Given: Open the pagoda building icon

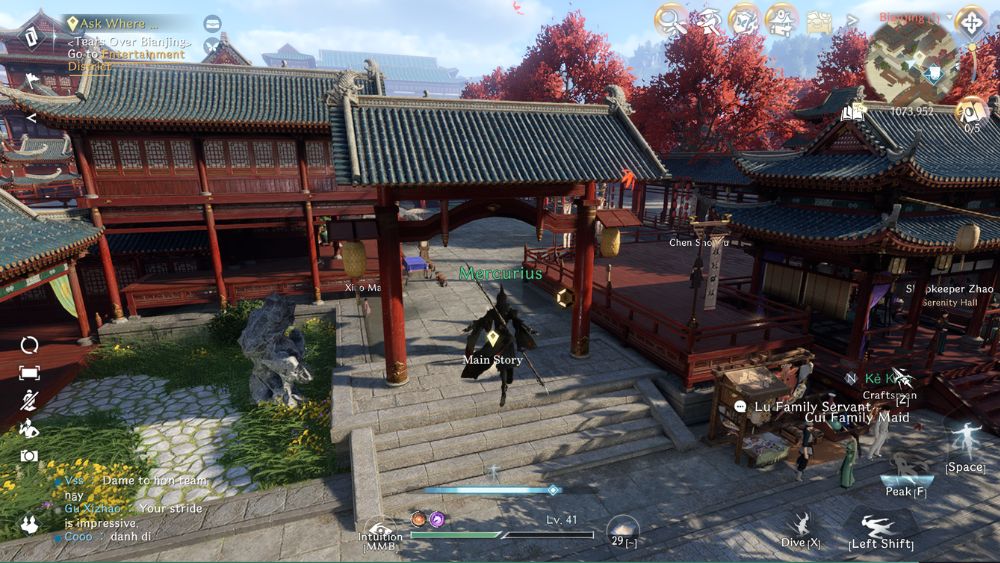Looking at the screenshot, I should point(781,19).
